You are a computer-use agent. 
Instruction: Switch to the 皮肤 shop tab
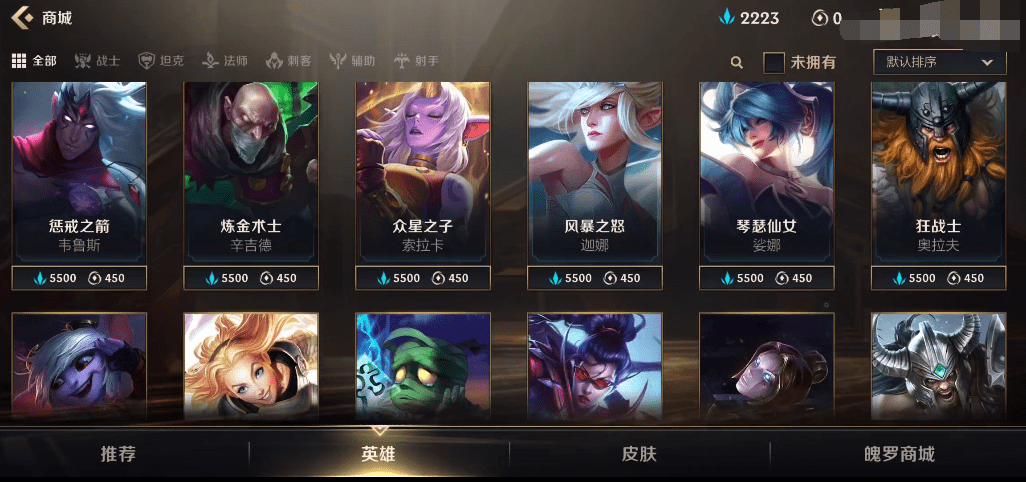639,454
